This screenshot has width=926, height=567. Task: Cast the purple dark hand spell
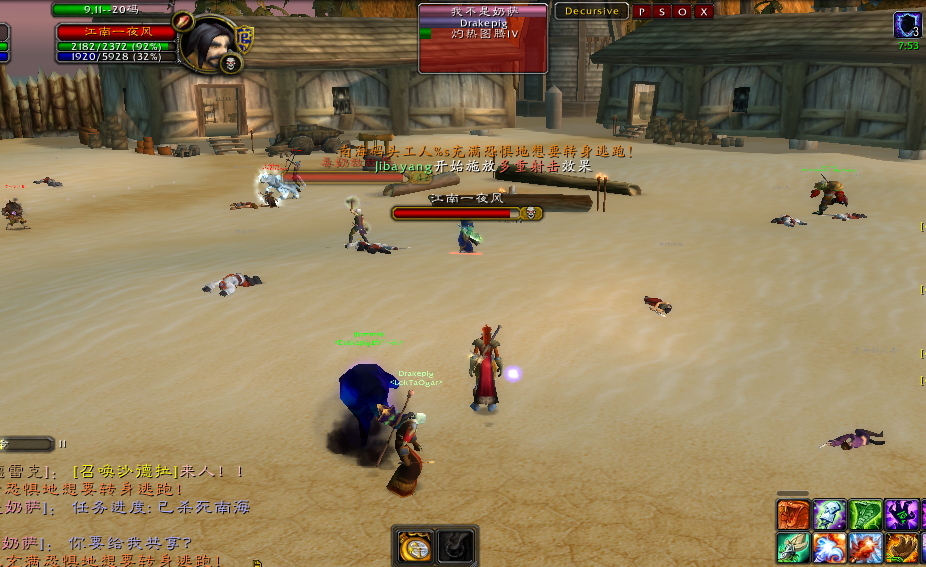[901, 515]
